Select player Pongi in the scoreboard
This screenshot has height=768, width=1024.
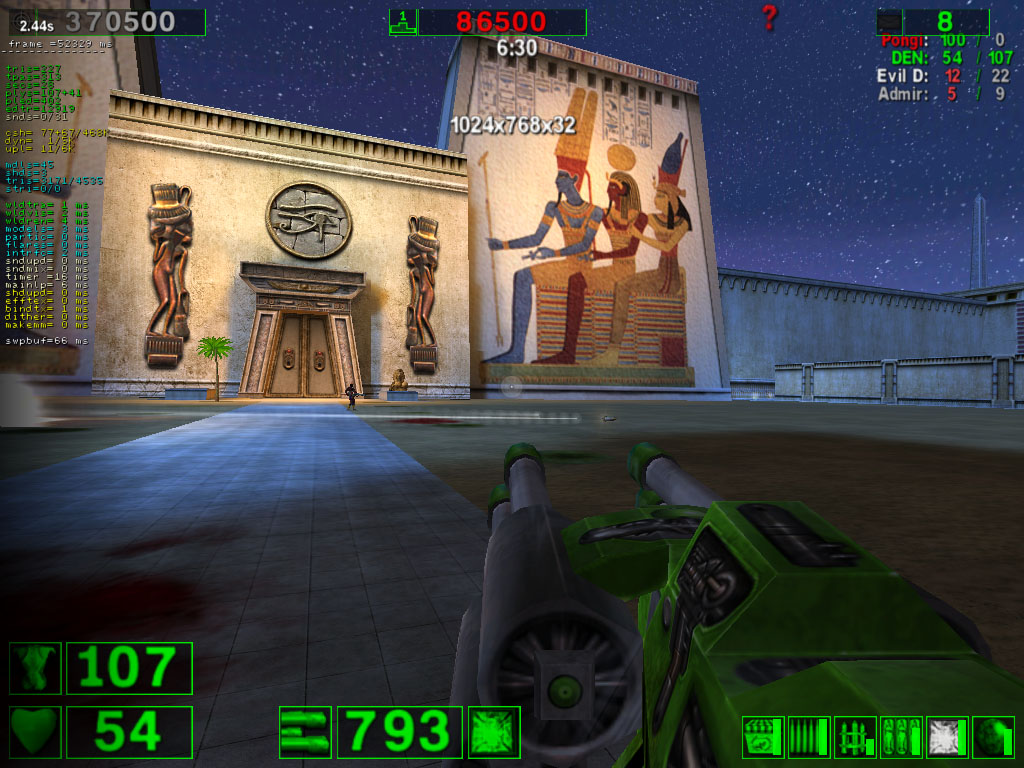pyautogui.click(x=903, y=41)
